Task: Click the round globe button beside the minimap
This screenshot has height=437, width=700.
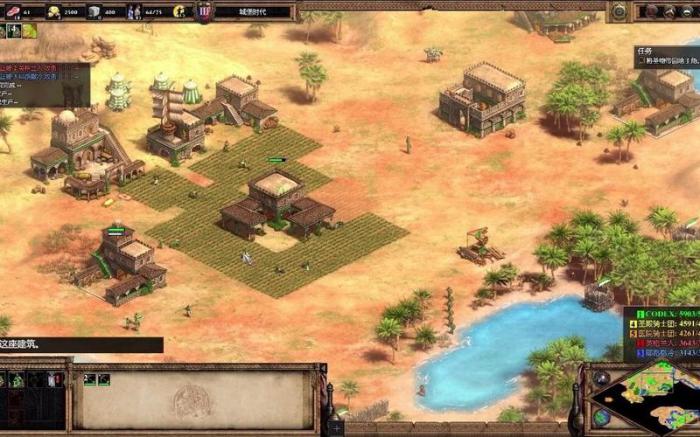Action: (601, 417)
